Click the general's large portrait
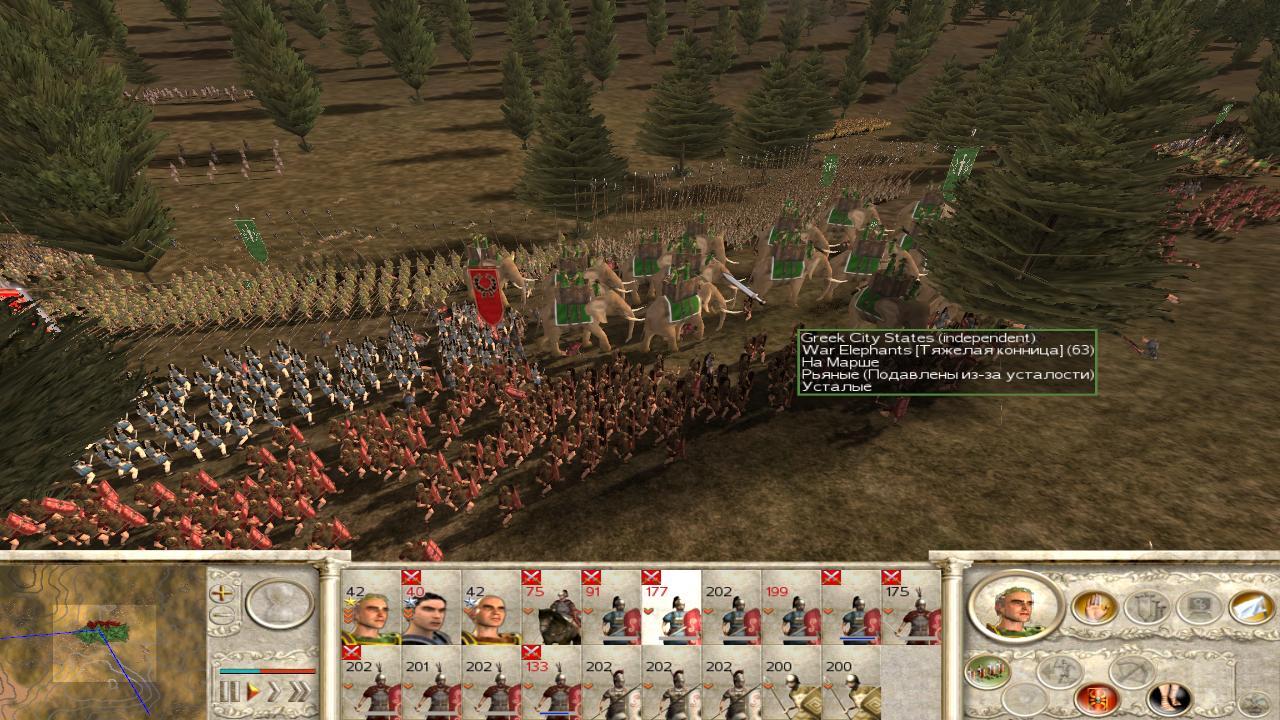Screen dimensions: 1280x720 1015,606
